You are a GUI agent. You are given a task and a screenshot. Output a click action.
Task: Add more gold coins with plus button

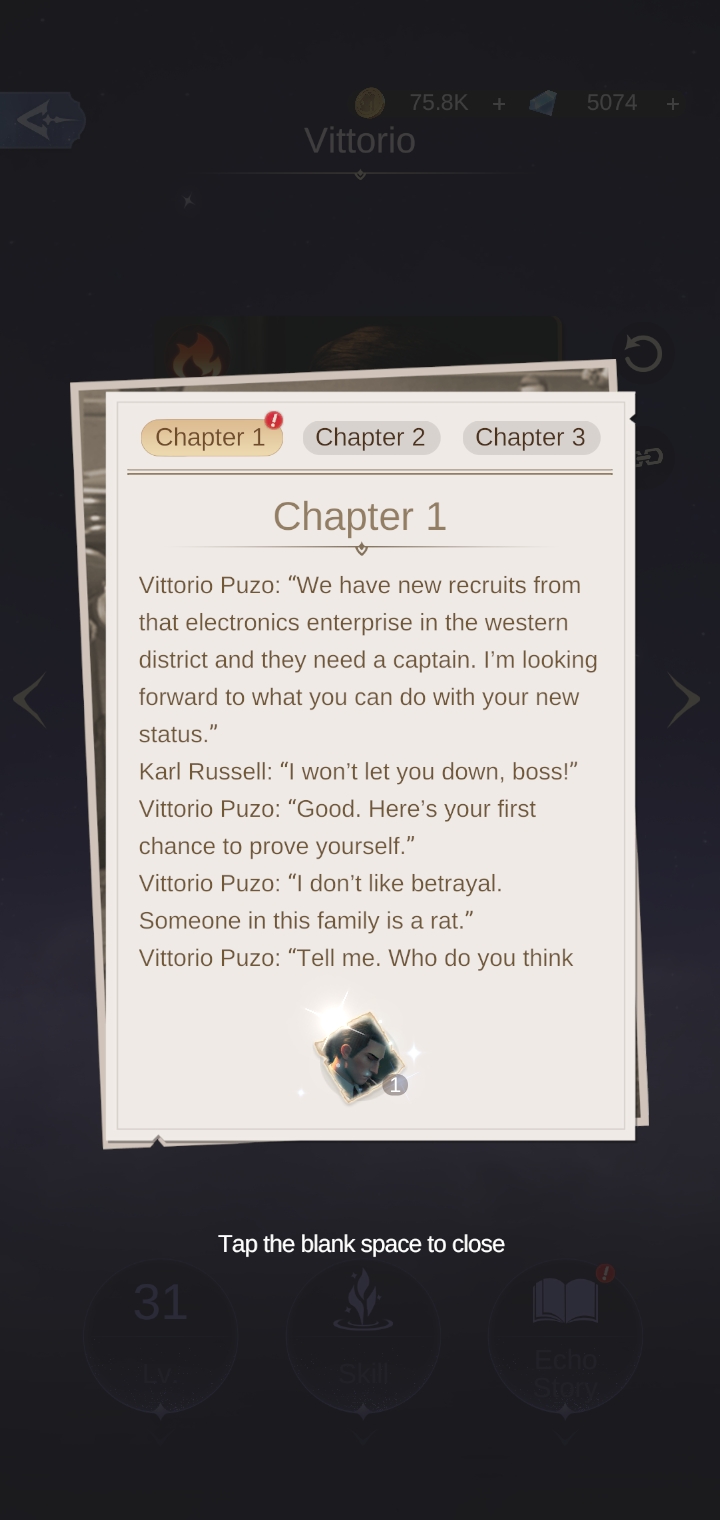click(499, 103)
